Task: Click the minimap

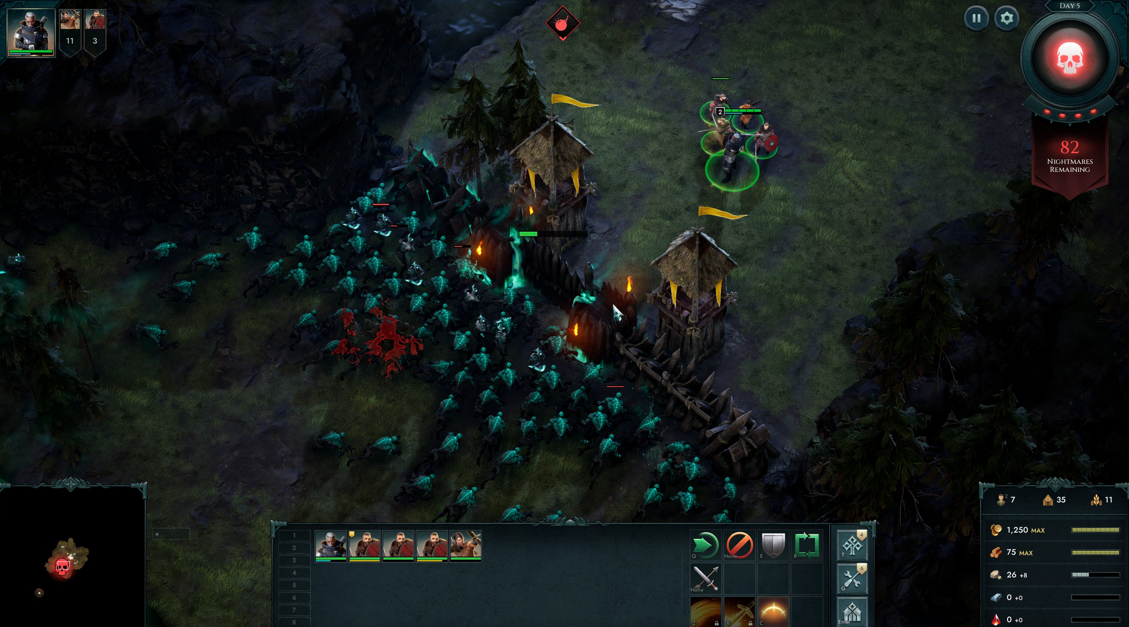Action: [72, 557]
